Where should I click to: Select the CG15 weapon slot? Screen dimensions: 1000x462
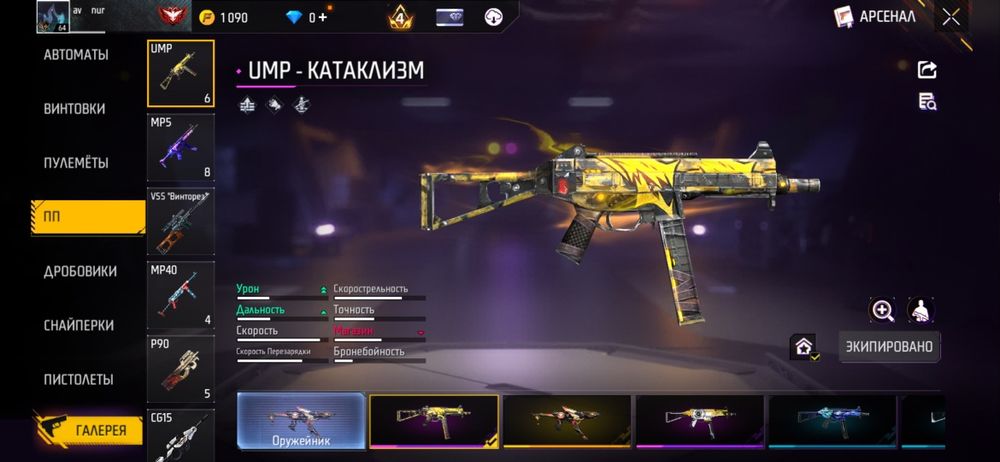[180, 436]
